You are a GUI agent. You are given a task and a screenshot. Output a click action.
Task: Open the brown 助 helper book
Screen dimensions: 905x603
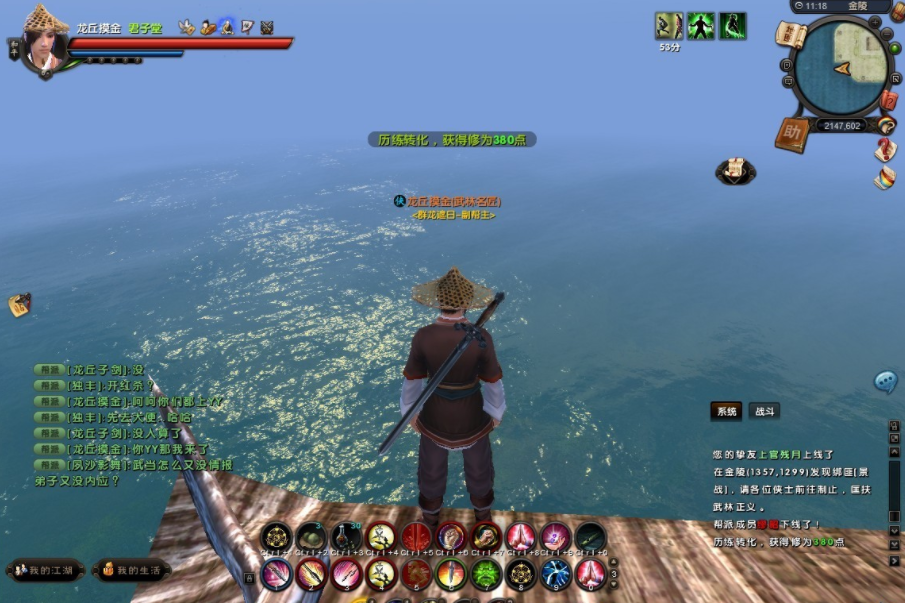point(793,133)
